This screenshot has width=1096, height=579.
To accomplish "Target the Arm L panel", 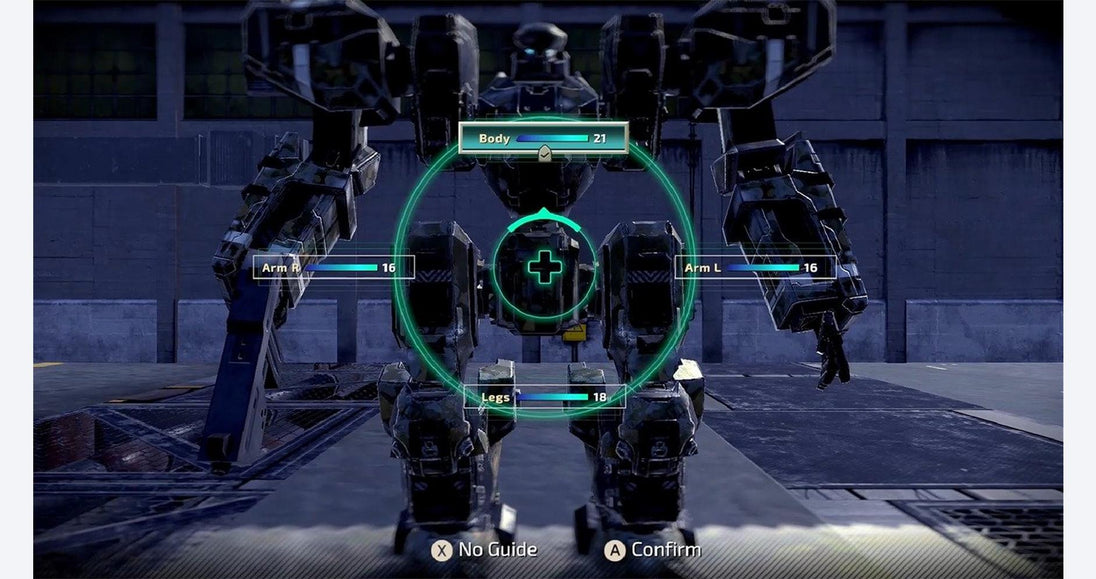I will click(x=755, y=268).
